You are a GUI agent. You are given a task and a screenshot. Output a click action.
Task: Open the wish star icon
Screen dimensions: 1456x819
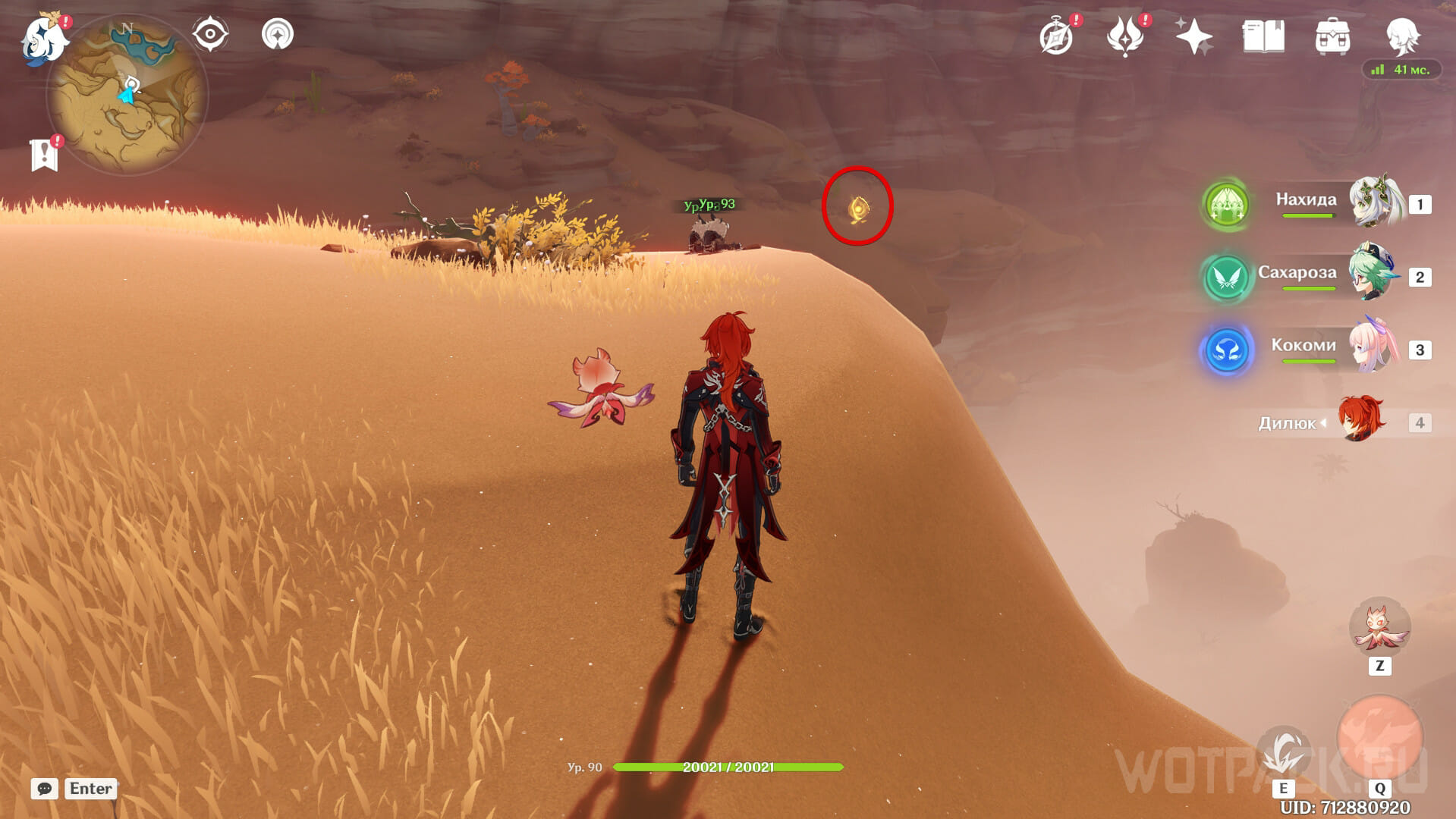pyautogui.click(x=1193, y=36)
